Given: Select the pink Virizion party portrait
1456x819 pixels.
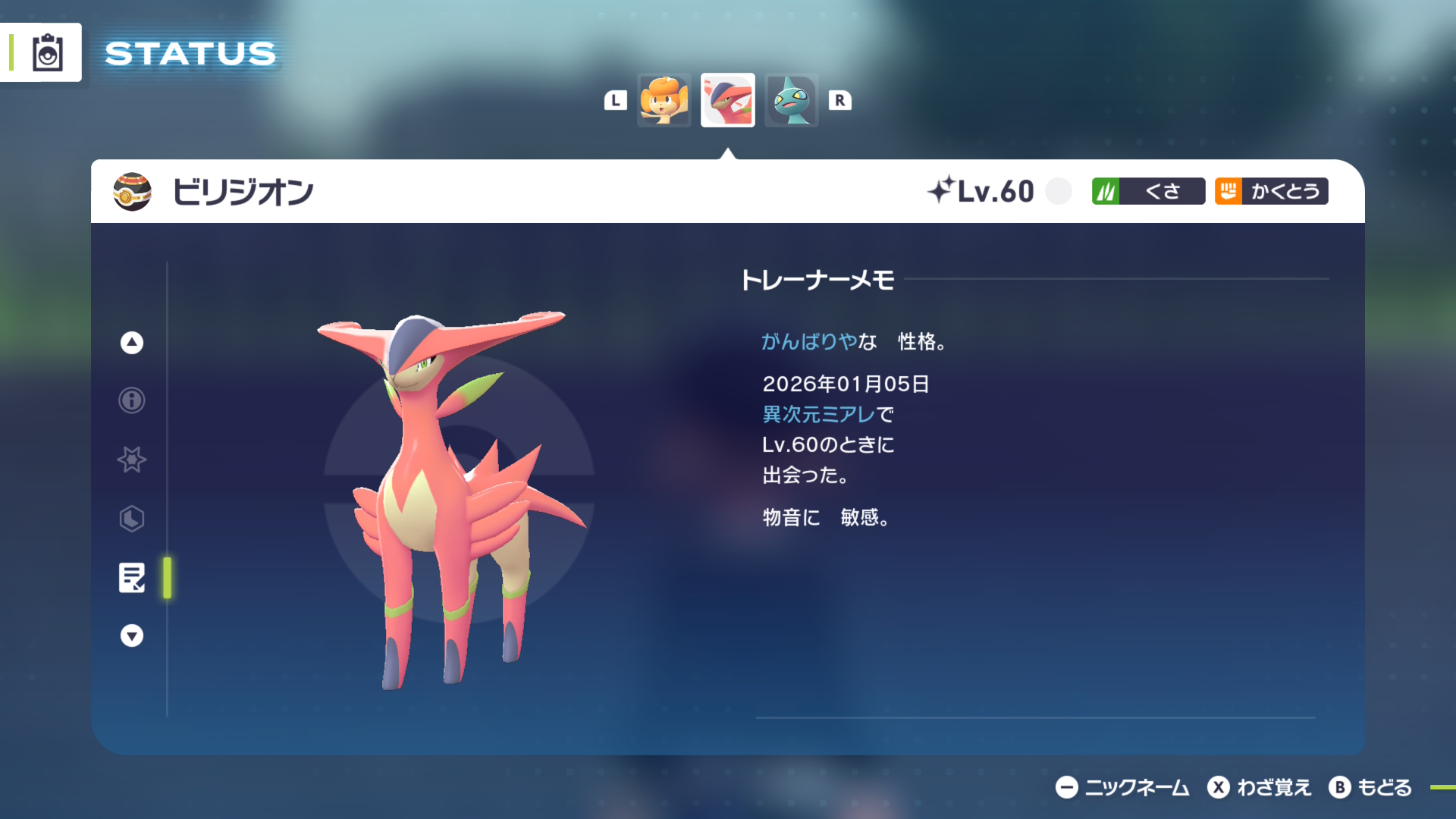Looking at the screenshot, I should (727, 100).
